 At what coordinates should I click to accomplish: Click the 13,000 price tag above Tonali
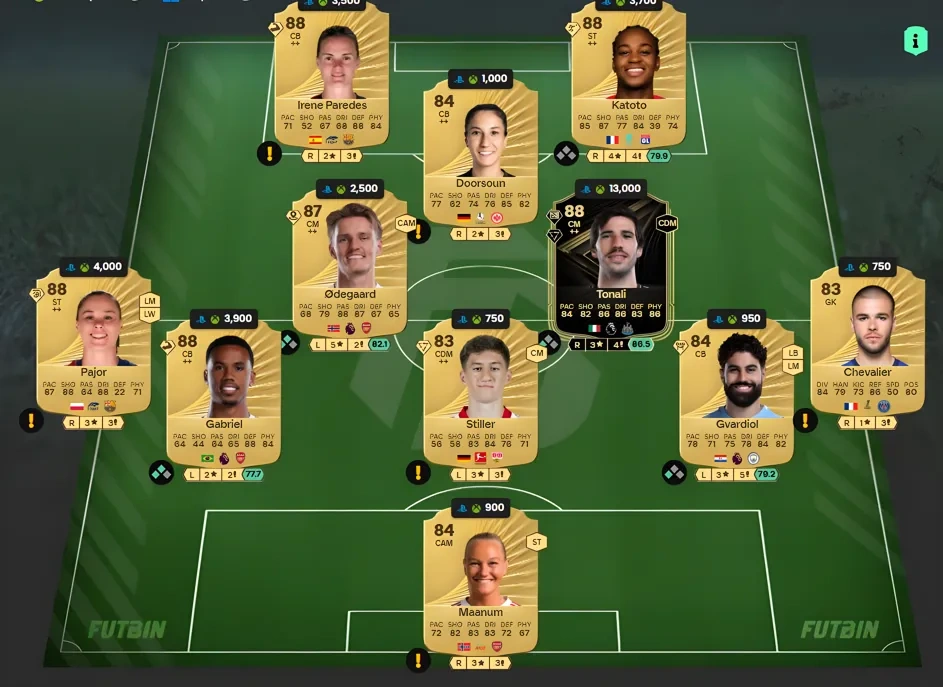611,188
